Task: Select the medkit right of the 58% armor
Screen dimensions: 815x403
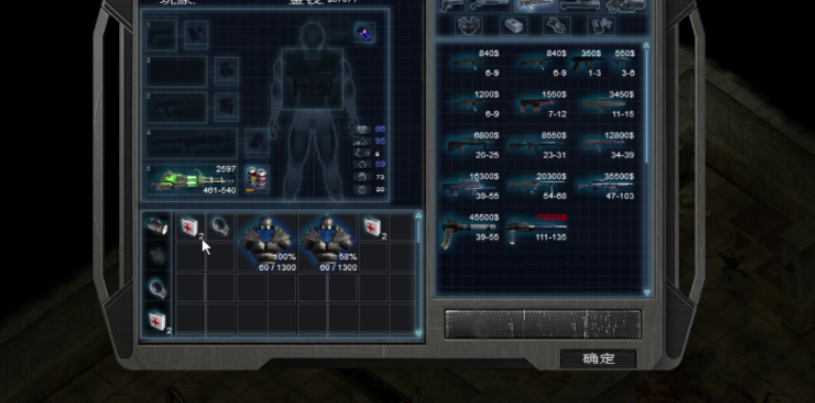Action: [x=373, y=227]
